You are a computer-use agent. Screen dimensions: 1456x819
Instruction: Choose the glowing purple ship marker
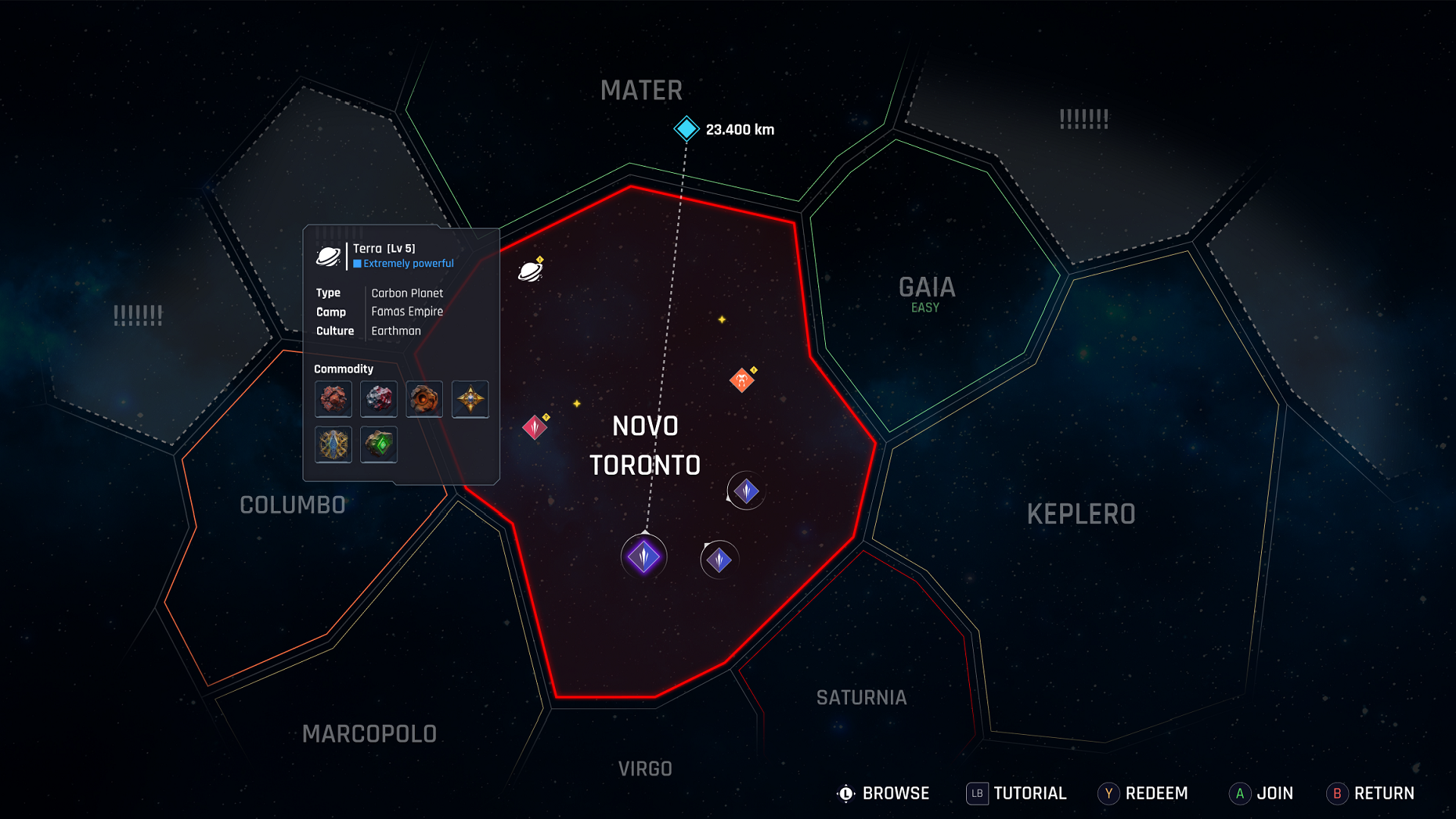click(x=644, y=557)
